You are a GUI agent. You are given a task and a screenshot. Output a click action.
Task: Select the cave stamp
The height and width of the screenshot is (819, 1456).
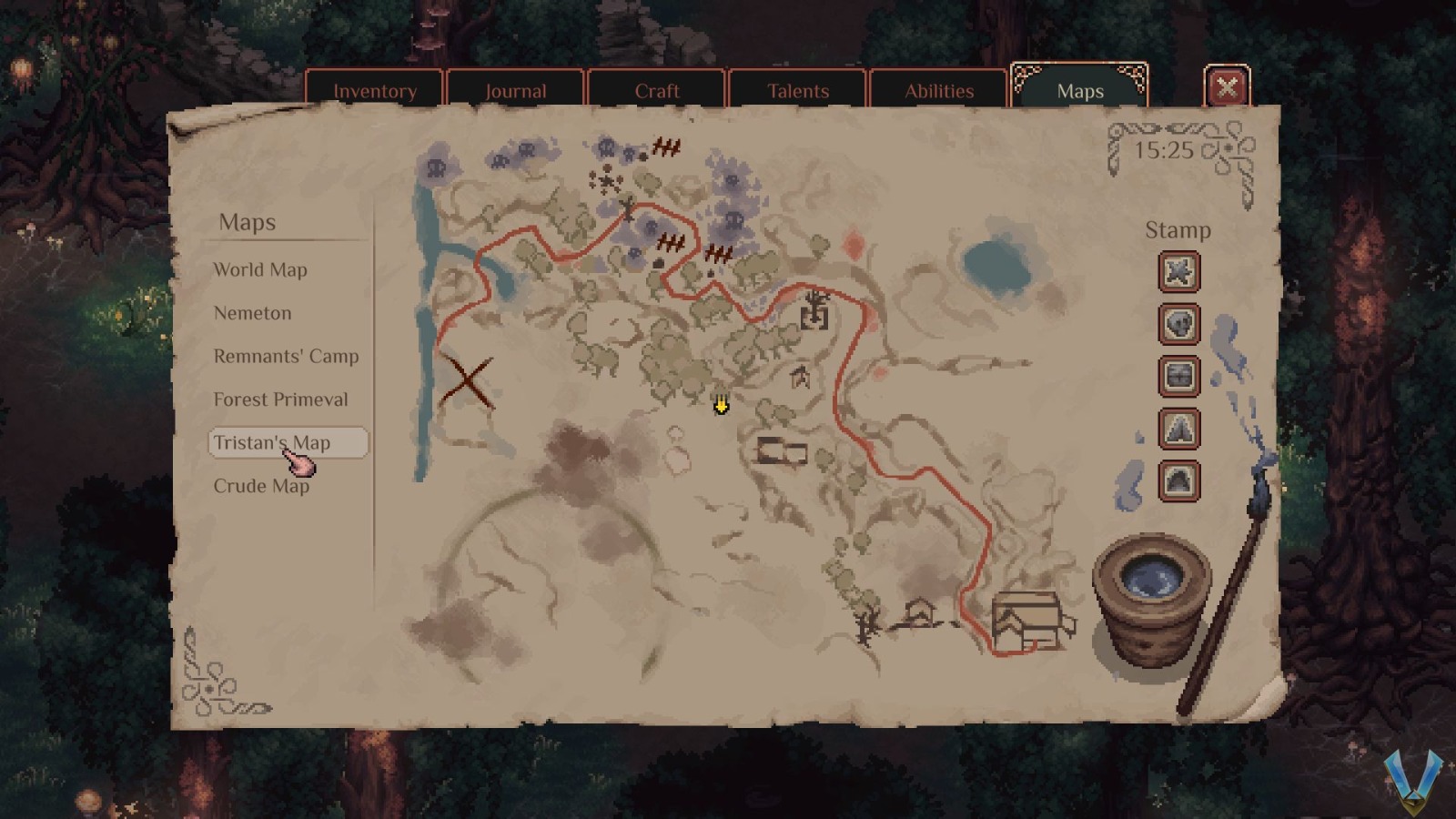point(1178,480)
